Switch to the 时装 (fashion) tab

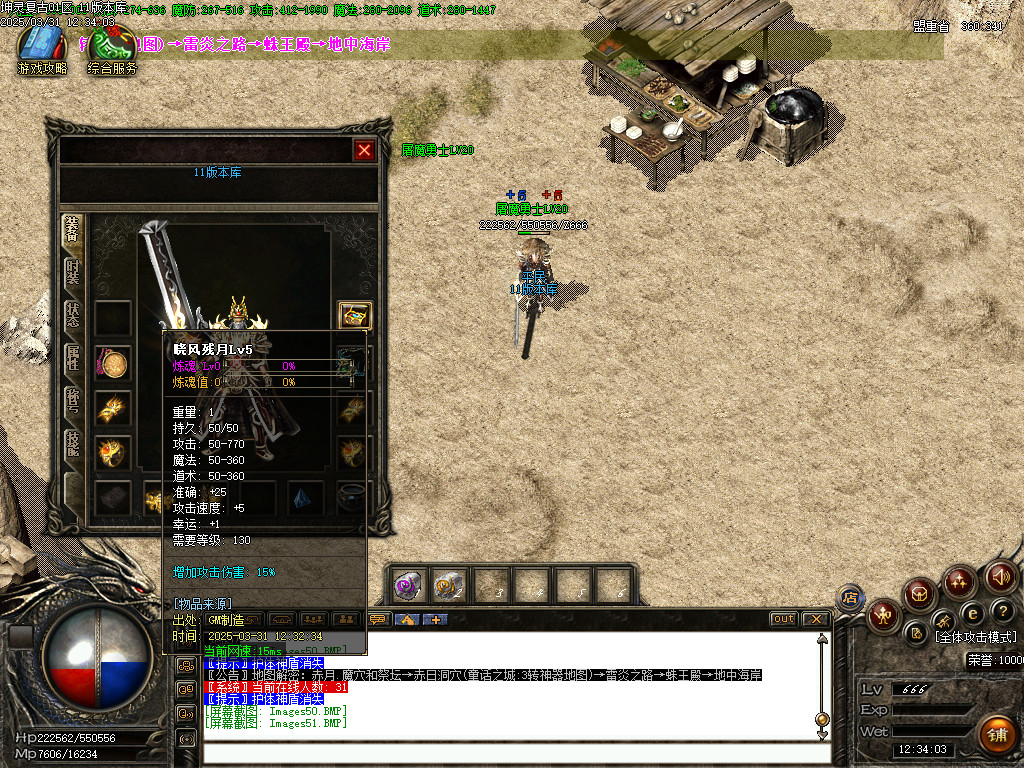pos(73,272)
